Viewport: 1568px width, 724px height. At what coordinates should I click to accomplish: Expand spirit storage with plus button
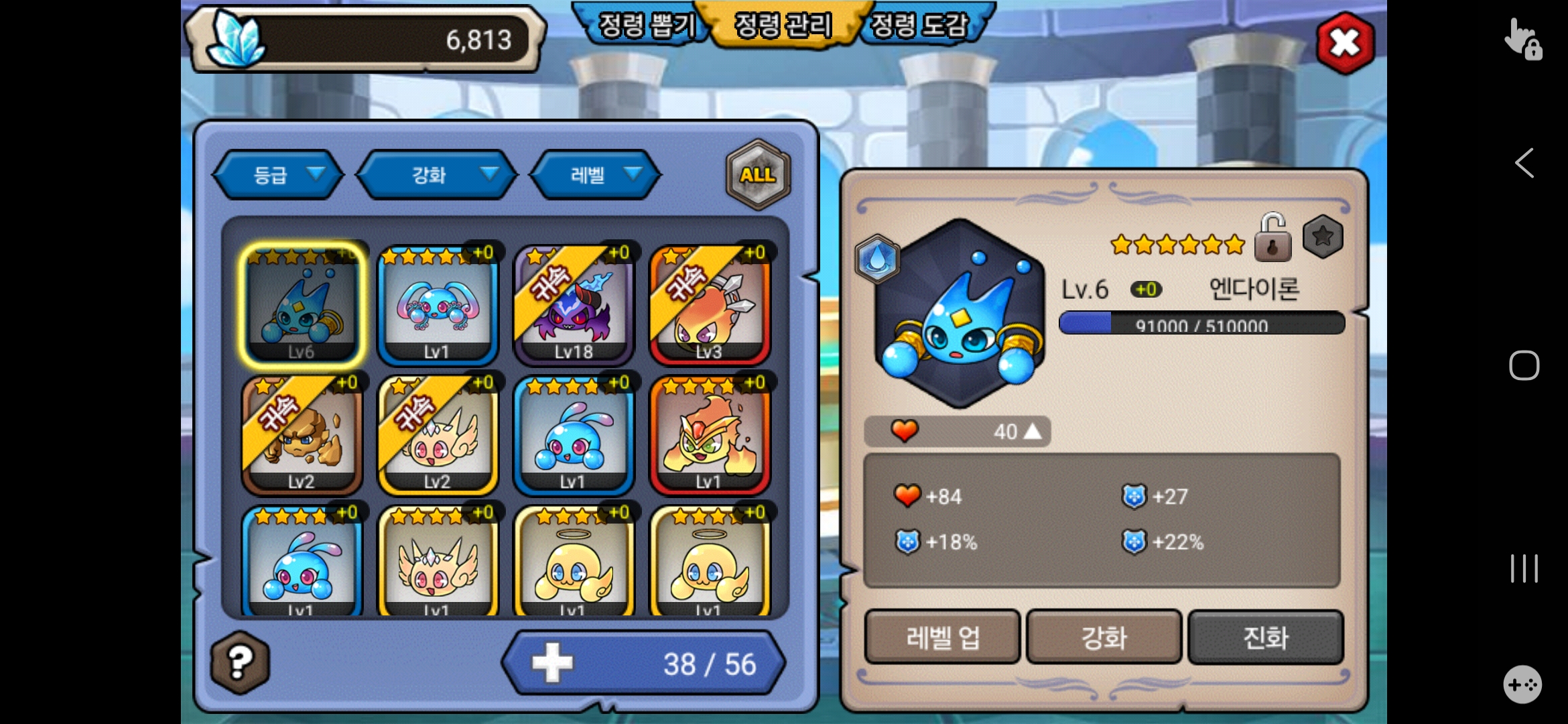(552, 663)
